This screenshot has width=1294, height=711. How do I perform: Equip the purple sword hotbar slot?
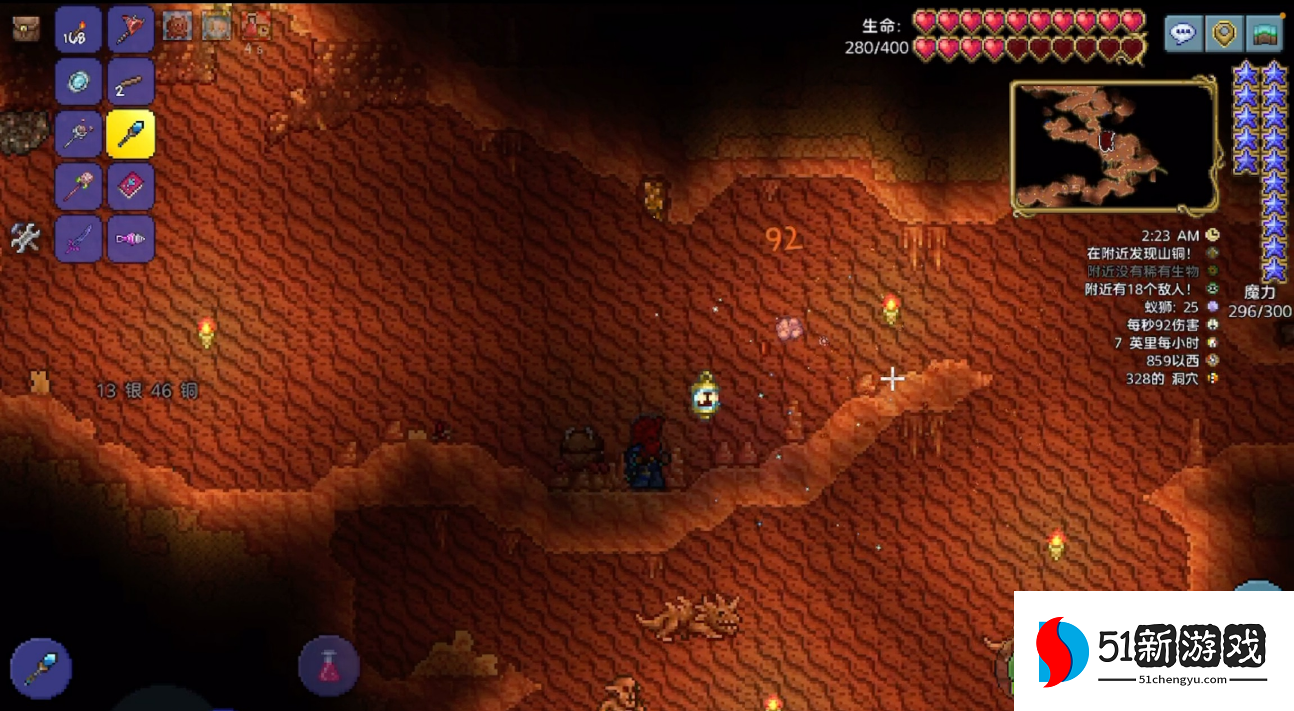pos(78,239)
